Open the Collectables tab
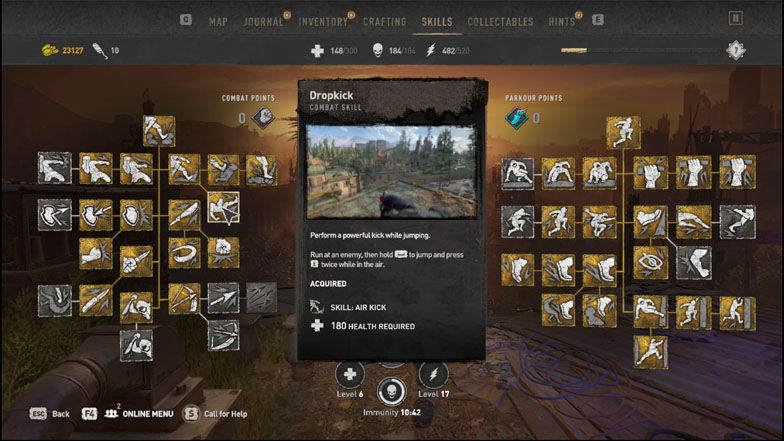784x441 pixels. (500, 21)
